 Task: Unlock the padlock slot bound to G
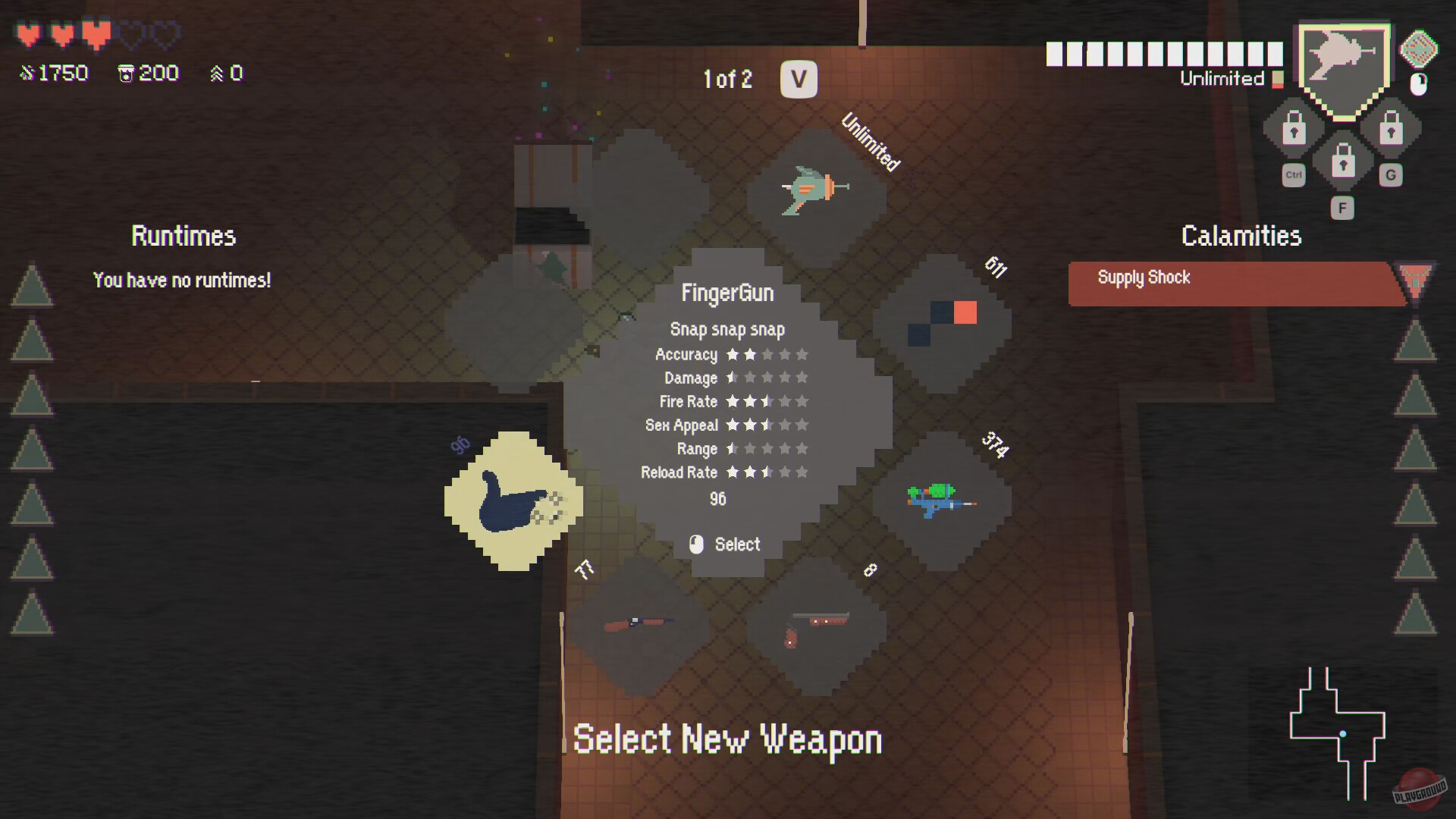(1392, 130)
